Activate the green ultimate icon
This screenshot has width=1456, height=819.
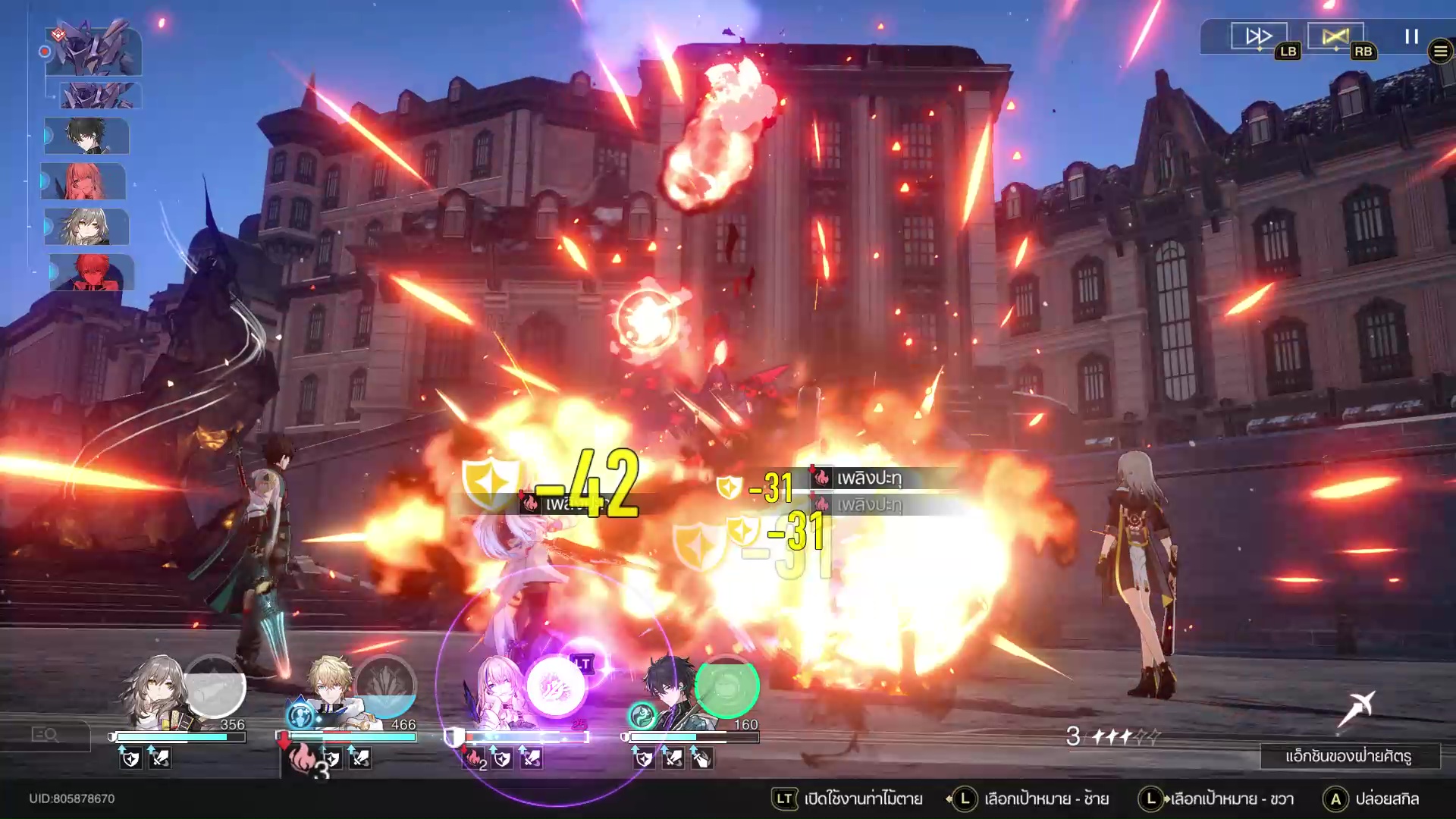click(726, 686)
